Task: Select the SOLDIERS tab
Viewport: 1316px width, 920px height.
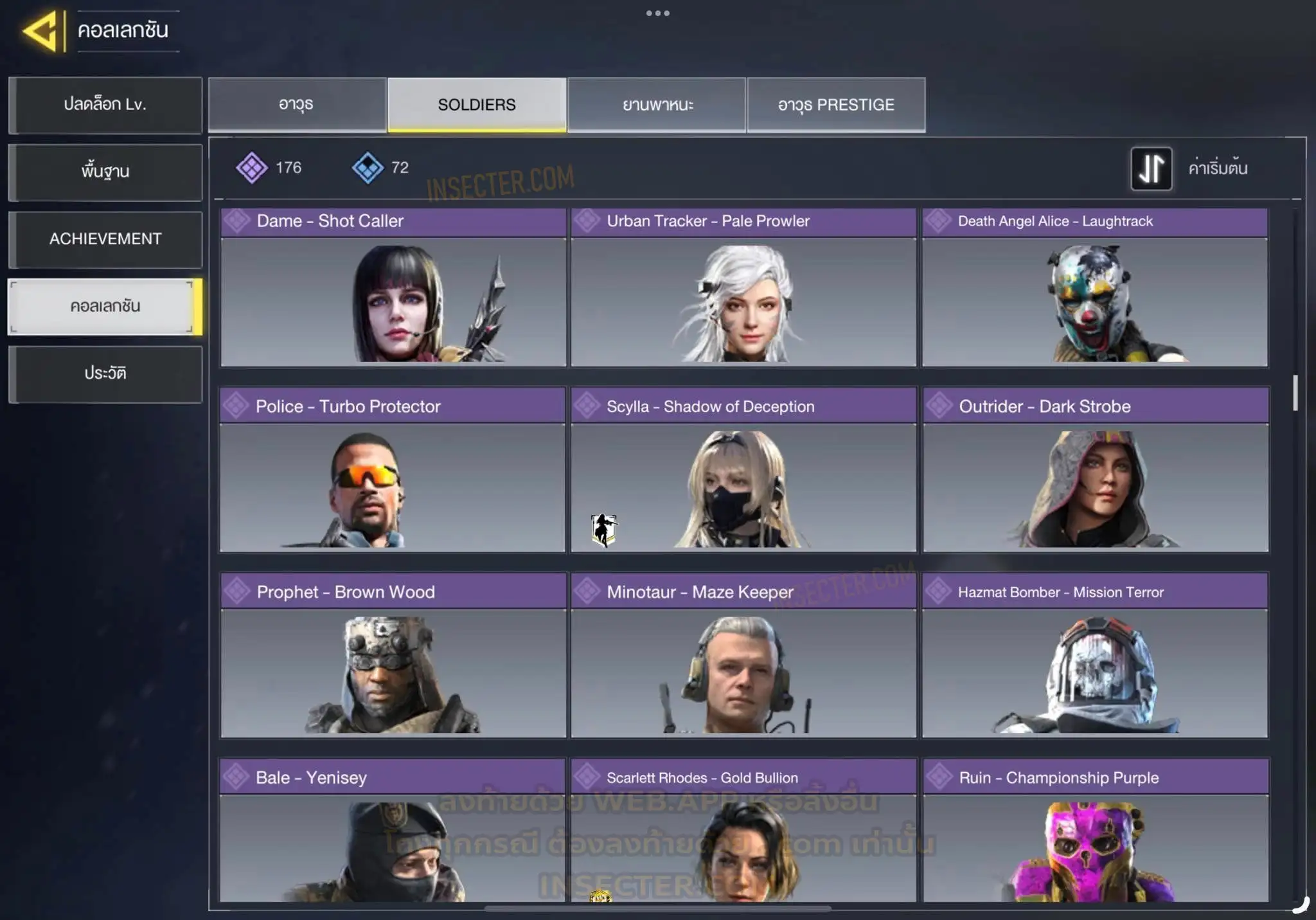Action: pyautogui.click(x=477, y=105)
